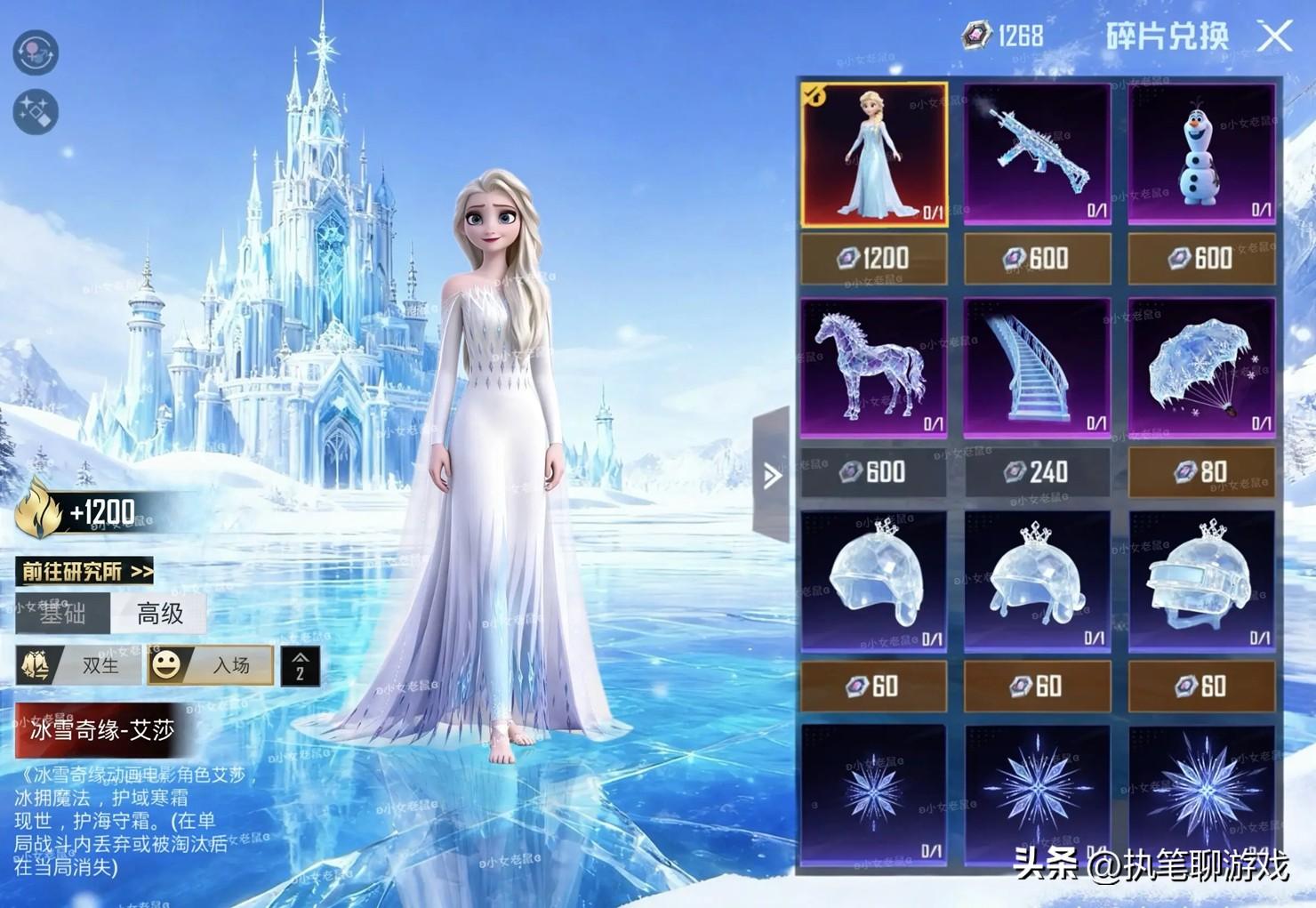The width and height of the screenshot is (1316, 908).
Task: Select the Olaf snowman item
Action: pos(1201,155)
